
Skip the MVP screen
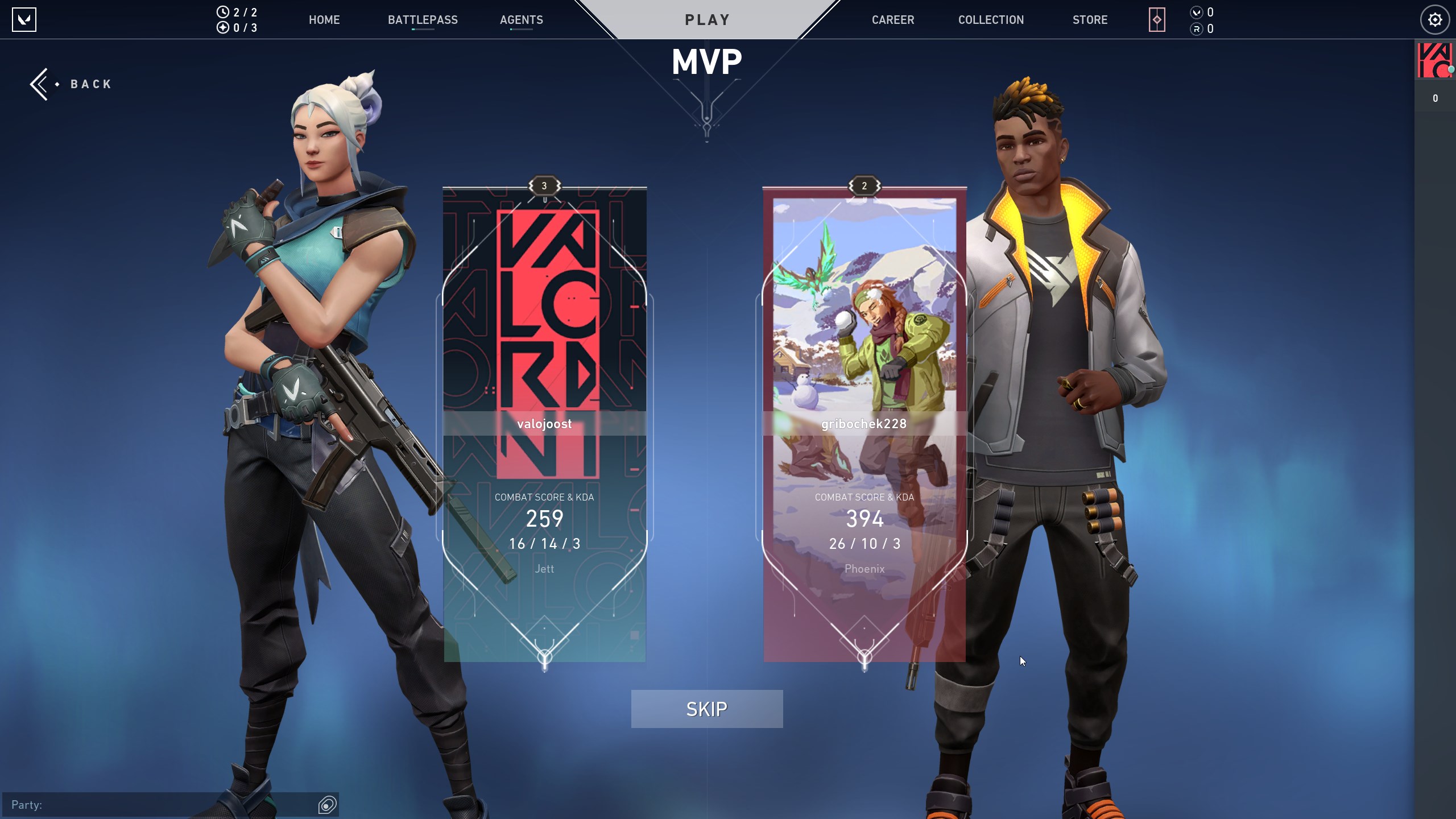[x=706, y=709]
